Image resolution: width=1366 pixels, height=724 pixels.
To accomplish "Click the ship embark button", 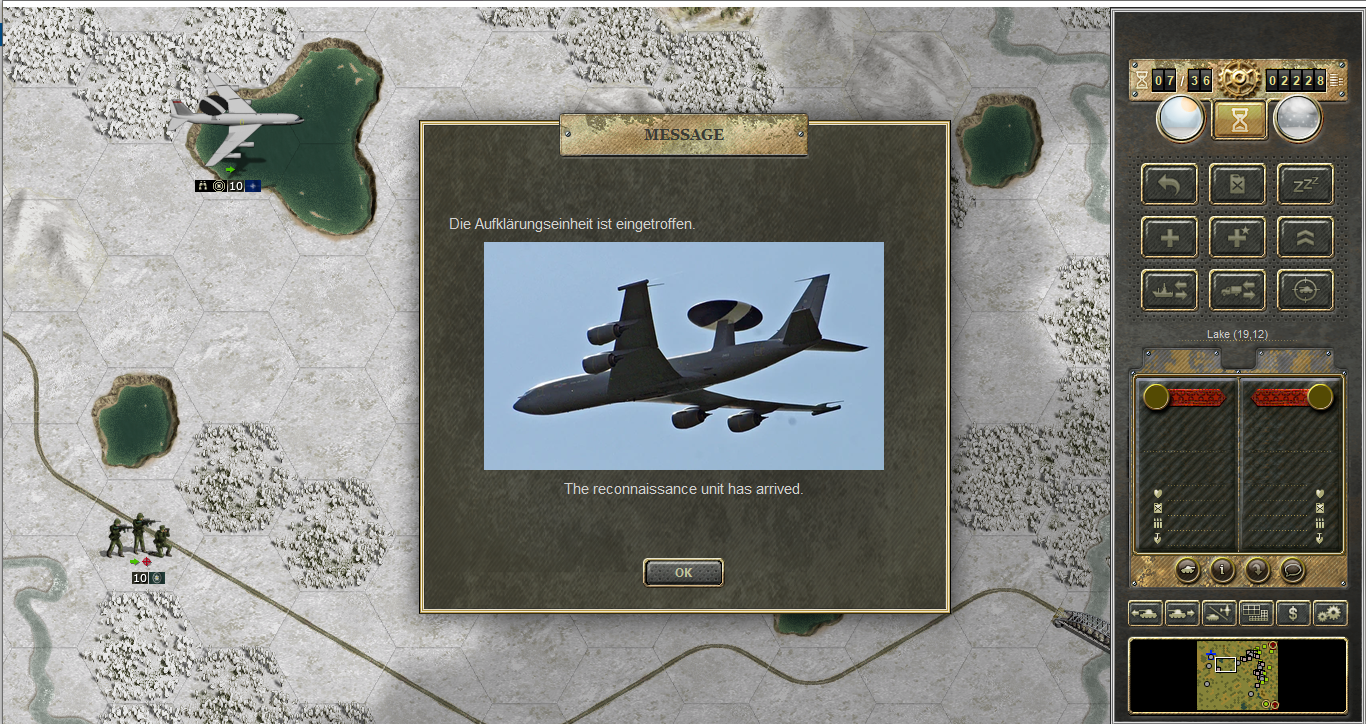I will click(1169, 290).
